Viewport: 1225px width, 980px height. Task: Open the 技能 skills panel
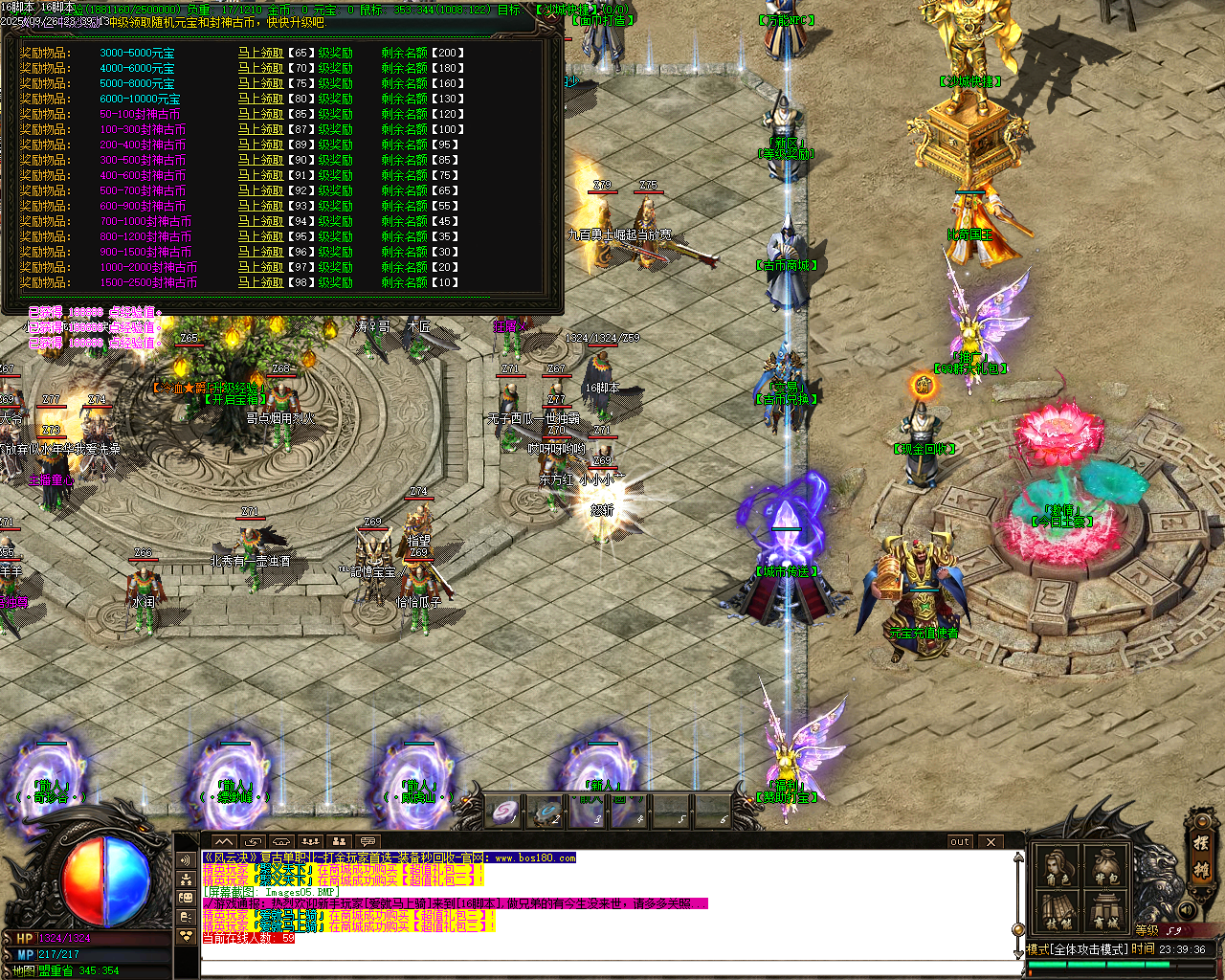(x=1056, y=911)
